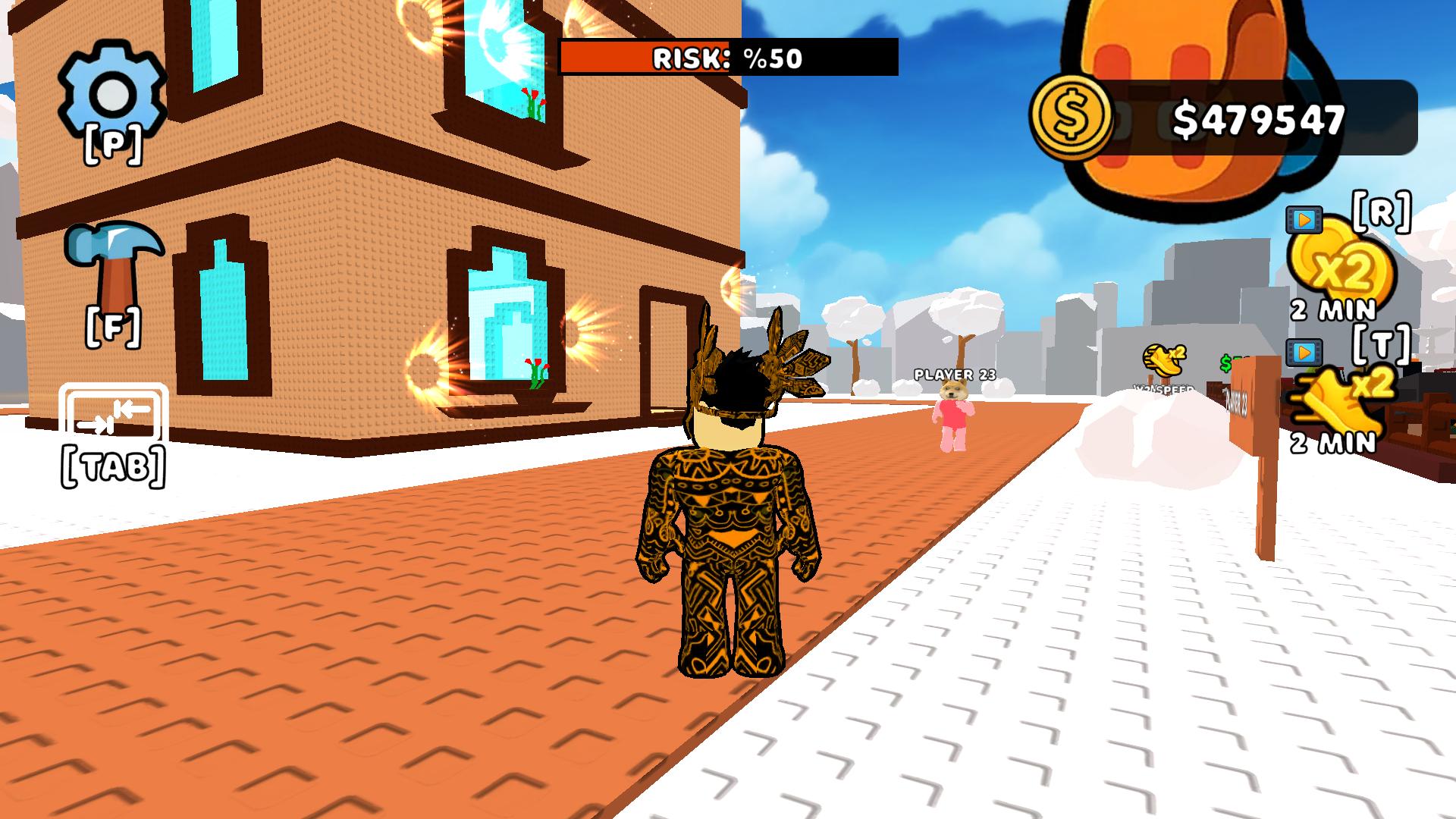Play the ad video beside the [T] boost
This screenshot has height=819, width=1456.
(x=1303, y=351)
